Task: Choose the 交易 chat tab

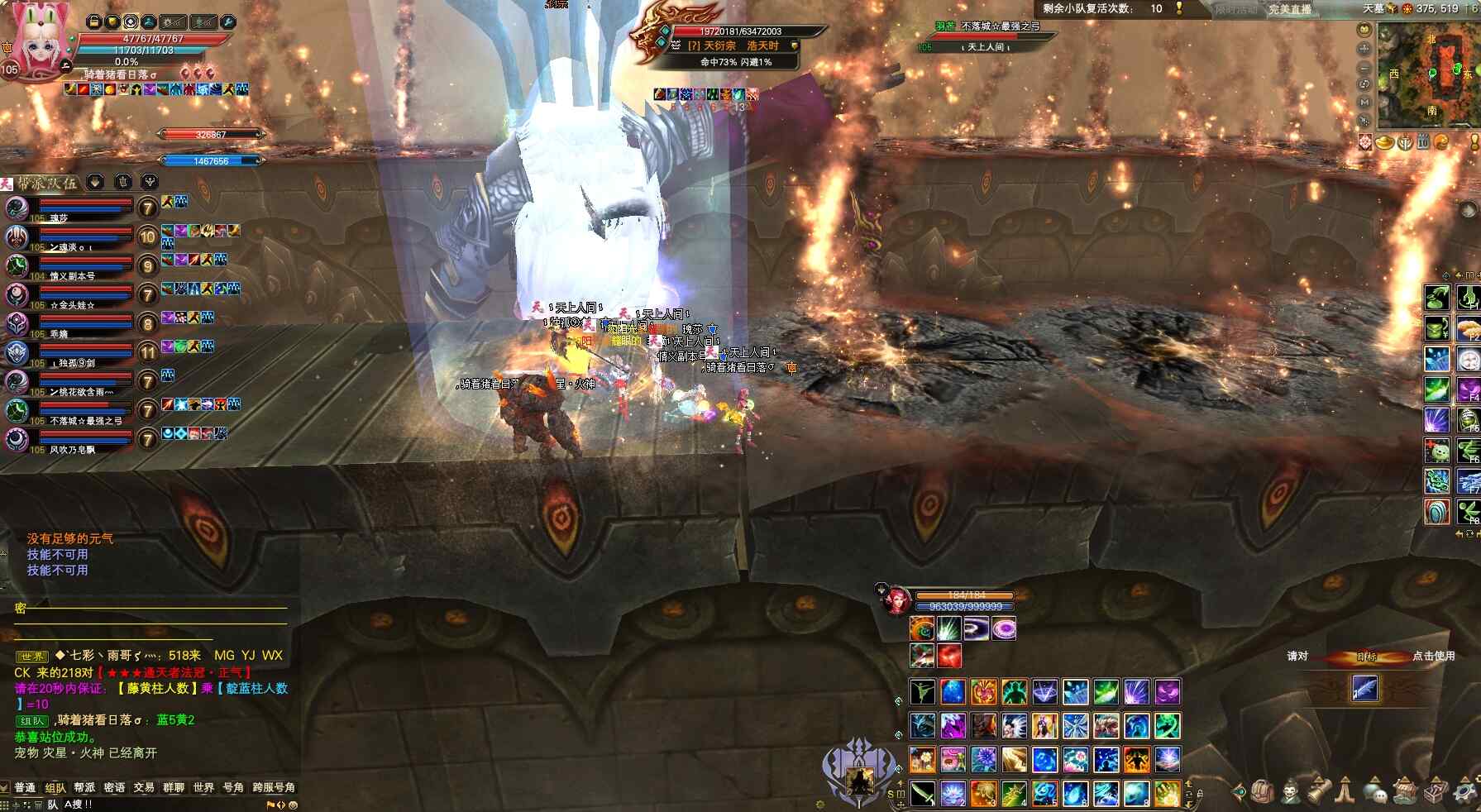Action: coord(144,787)
